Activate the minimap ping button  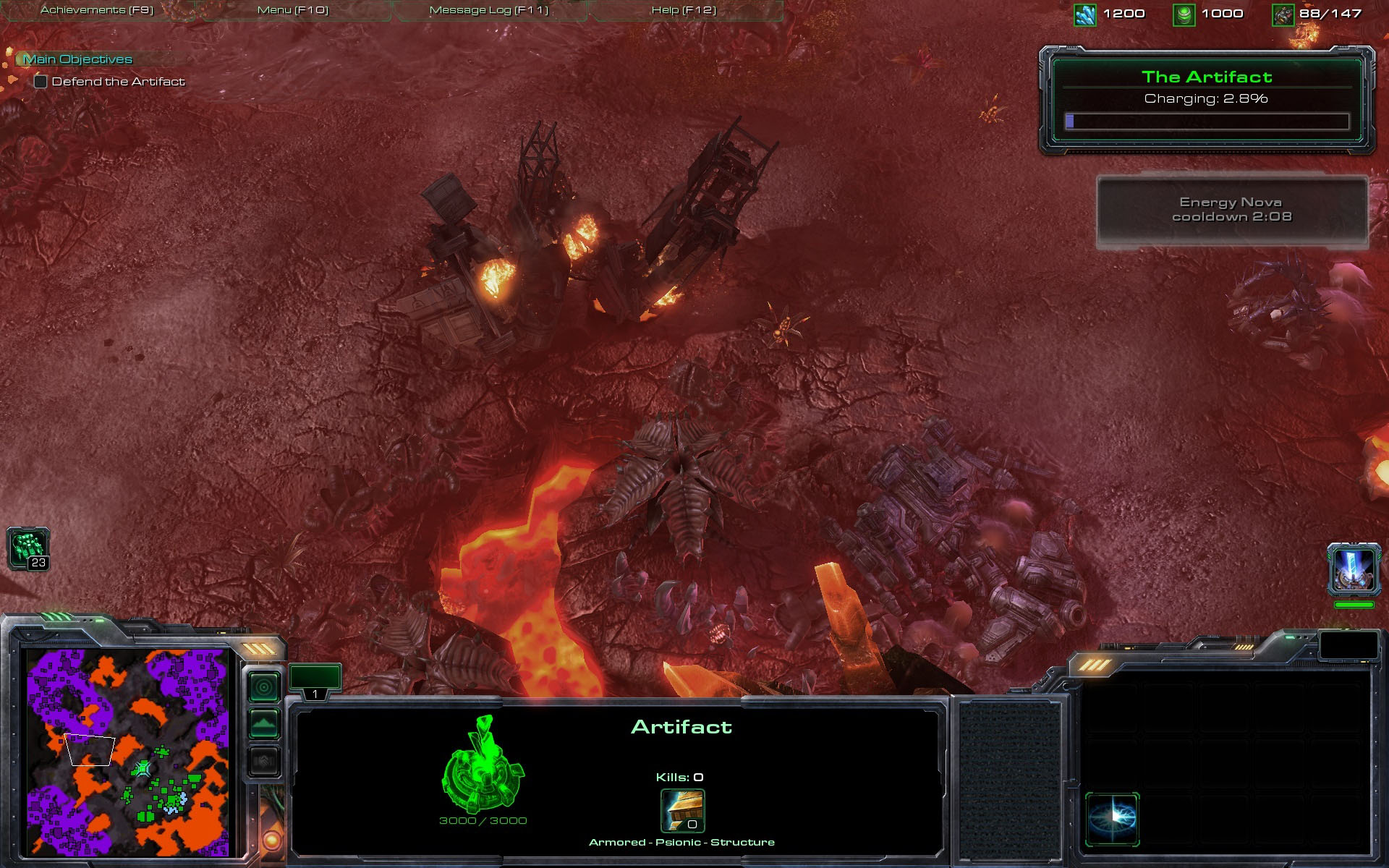click(264, 686)
